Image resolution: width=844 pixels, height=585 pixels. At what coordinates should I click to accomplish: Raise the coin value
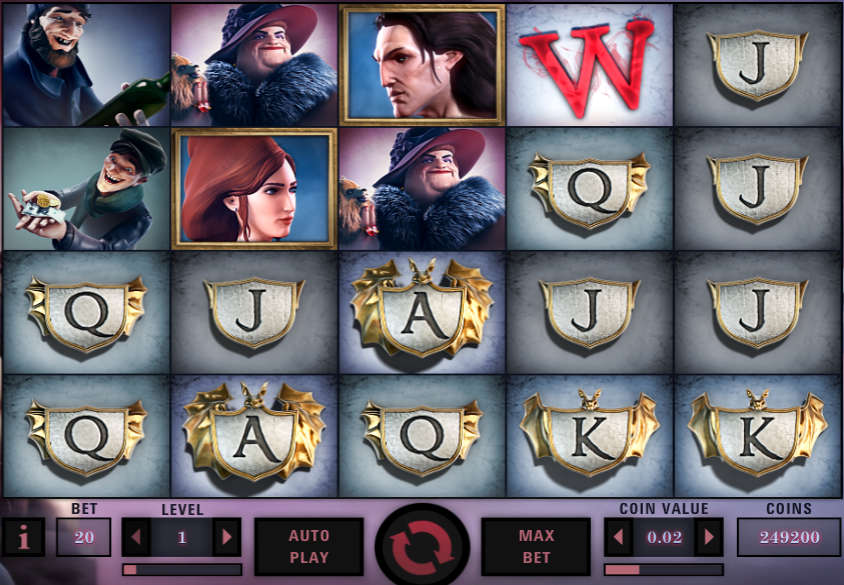click(708, 537)
